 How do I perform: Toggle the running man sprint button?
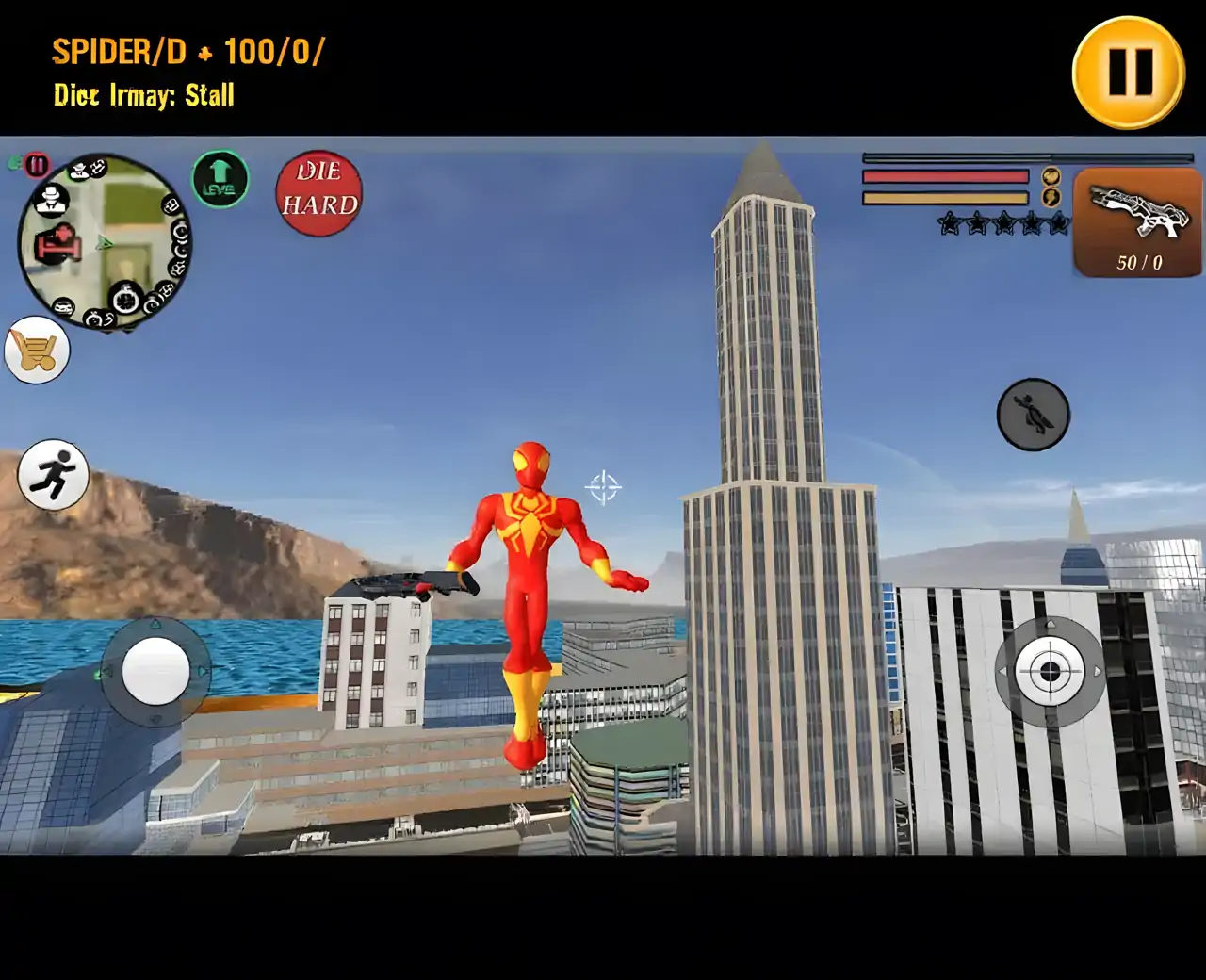pos(53,475)
